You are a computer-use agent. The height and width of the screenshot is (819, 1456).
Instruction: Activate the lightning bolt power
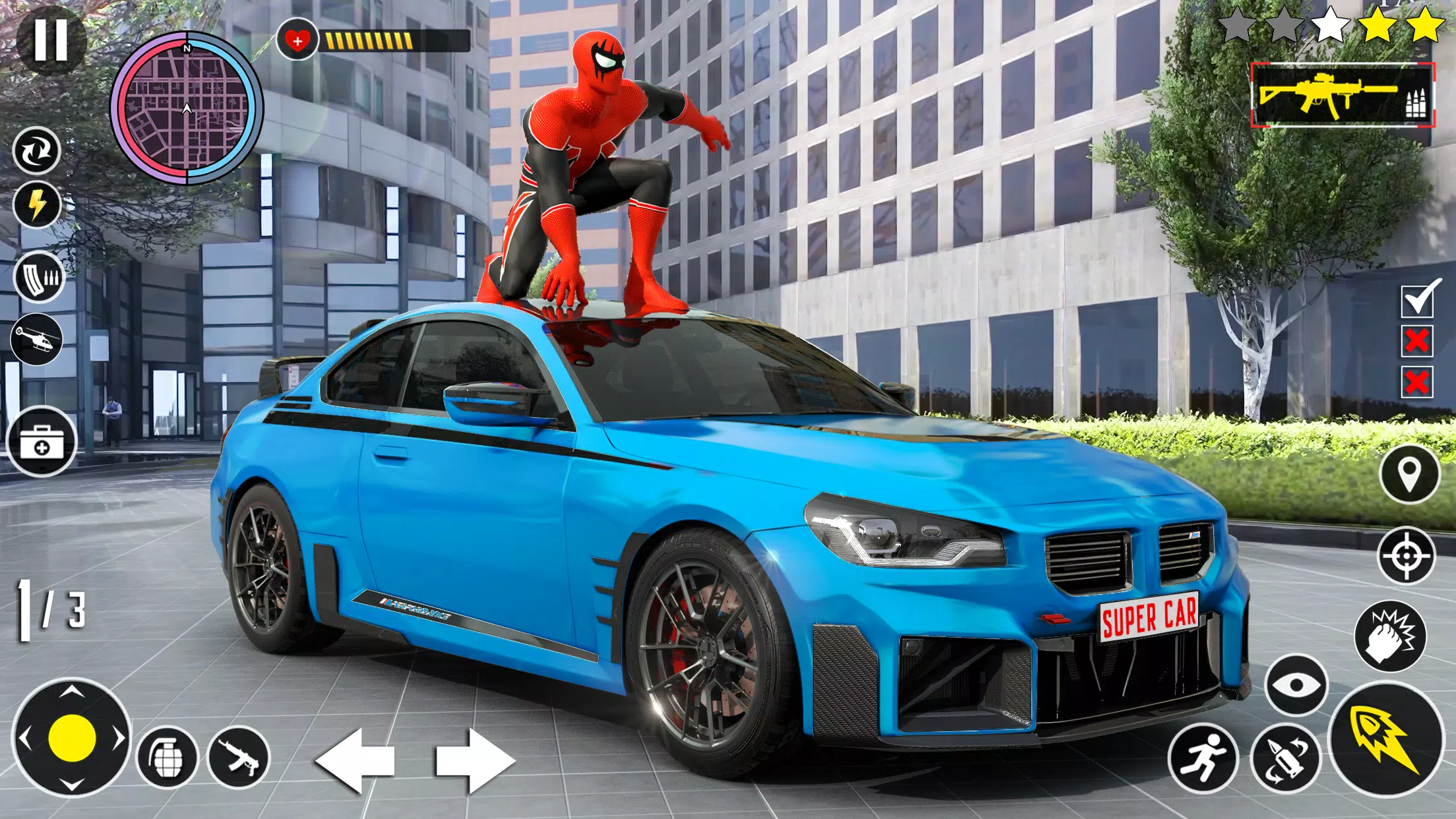(37, 204)
